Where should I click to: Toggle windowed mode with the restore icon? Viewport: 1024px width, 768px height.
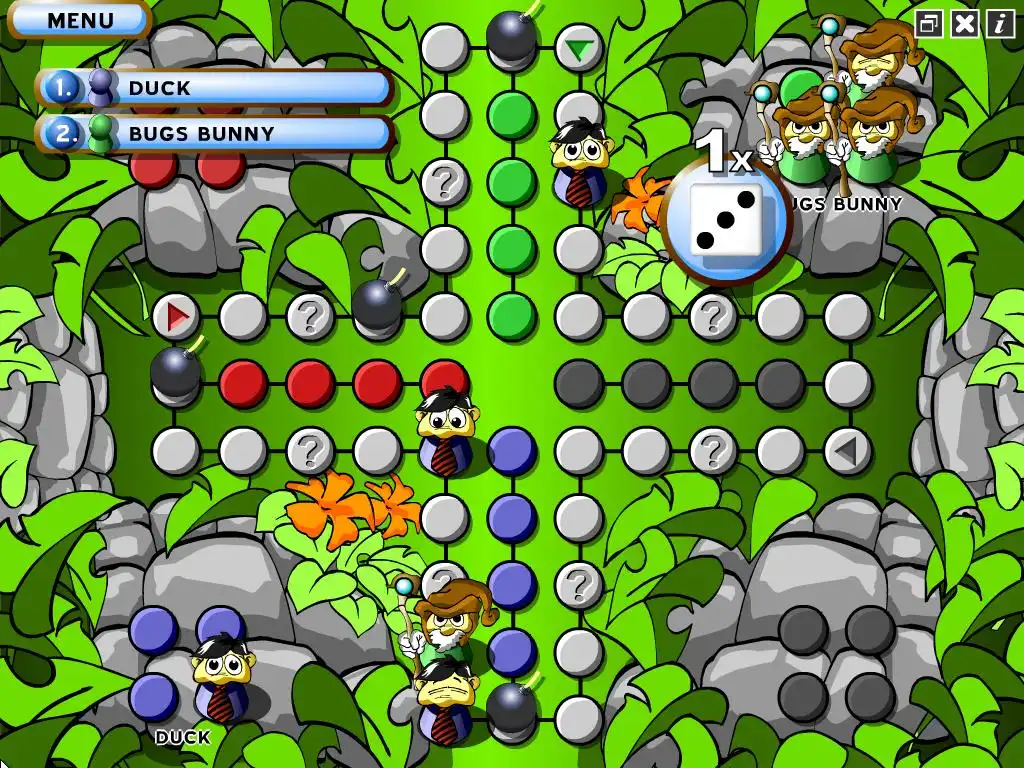point(929,24)
